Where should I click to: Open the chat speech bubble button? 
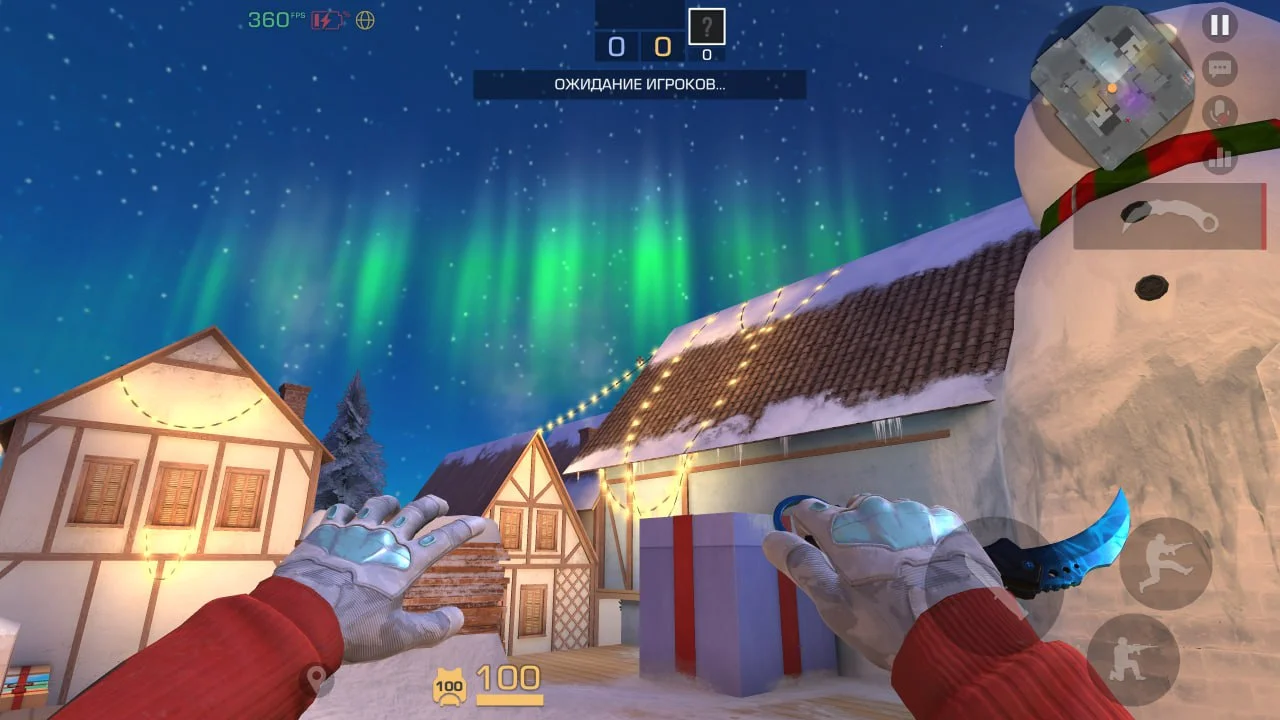[1219, 69]
